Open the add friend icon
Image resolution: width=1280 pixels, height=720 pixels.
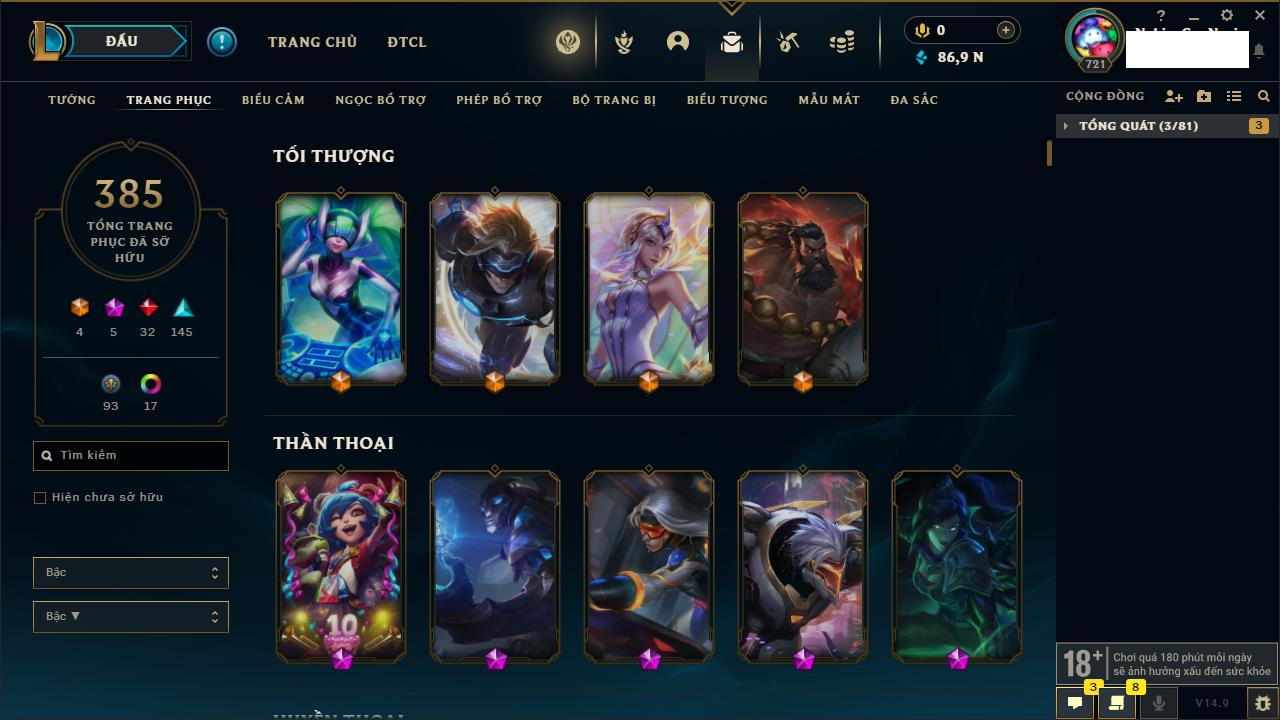click(1174, 96)
